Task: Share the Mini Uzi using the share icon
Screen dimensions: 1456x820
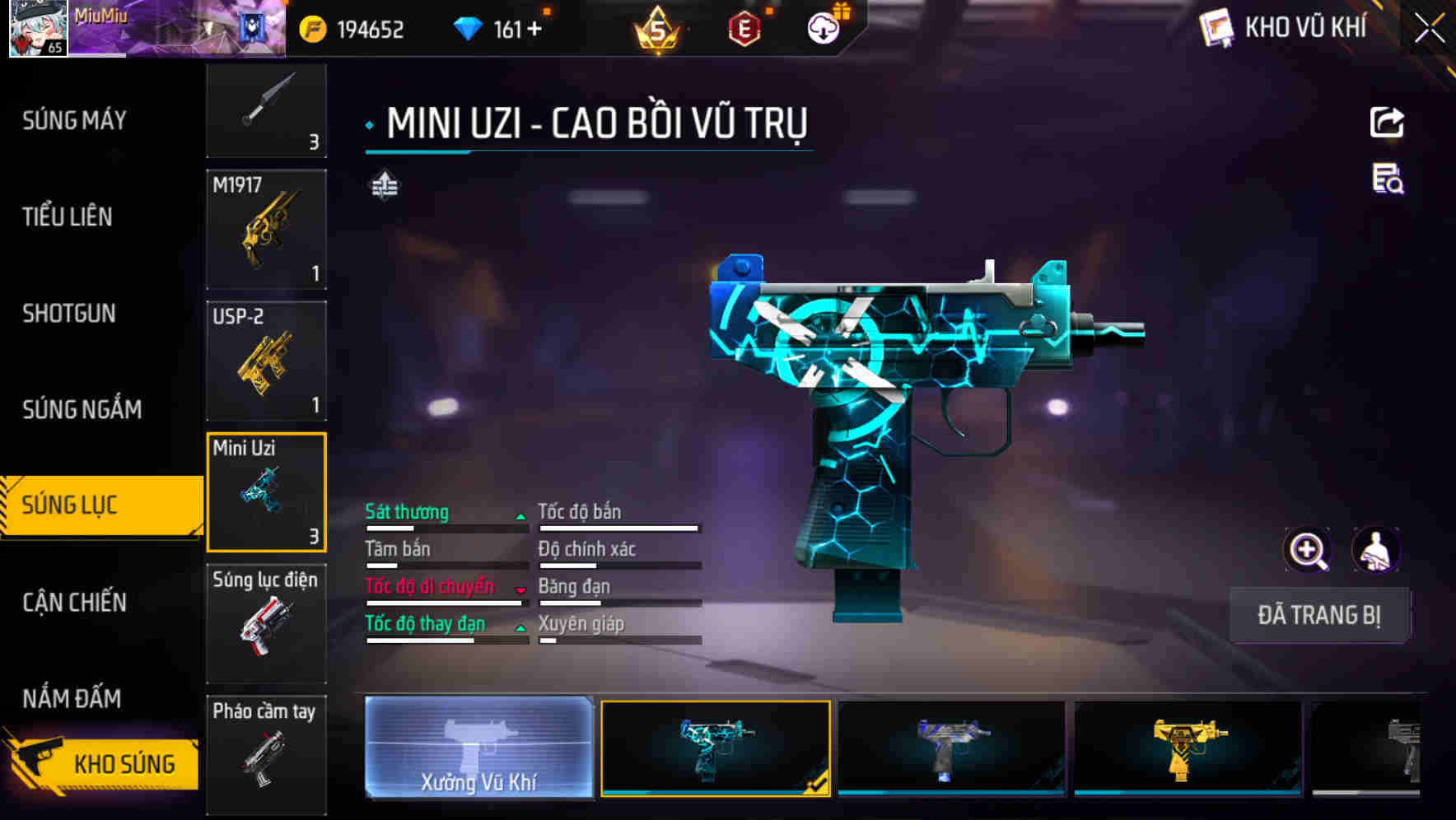Action: click(1388, 122)
